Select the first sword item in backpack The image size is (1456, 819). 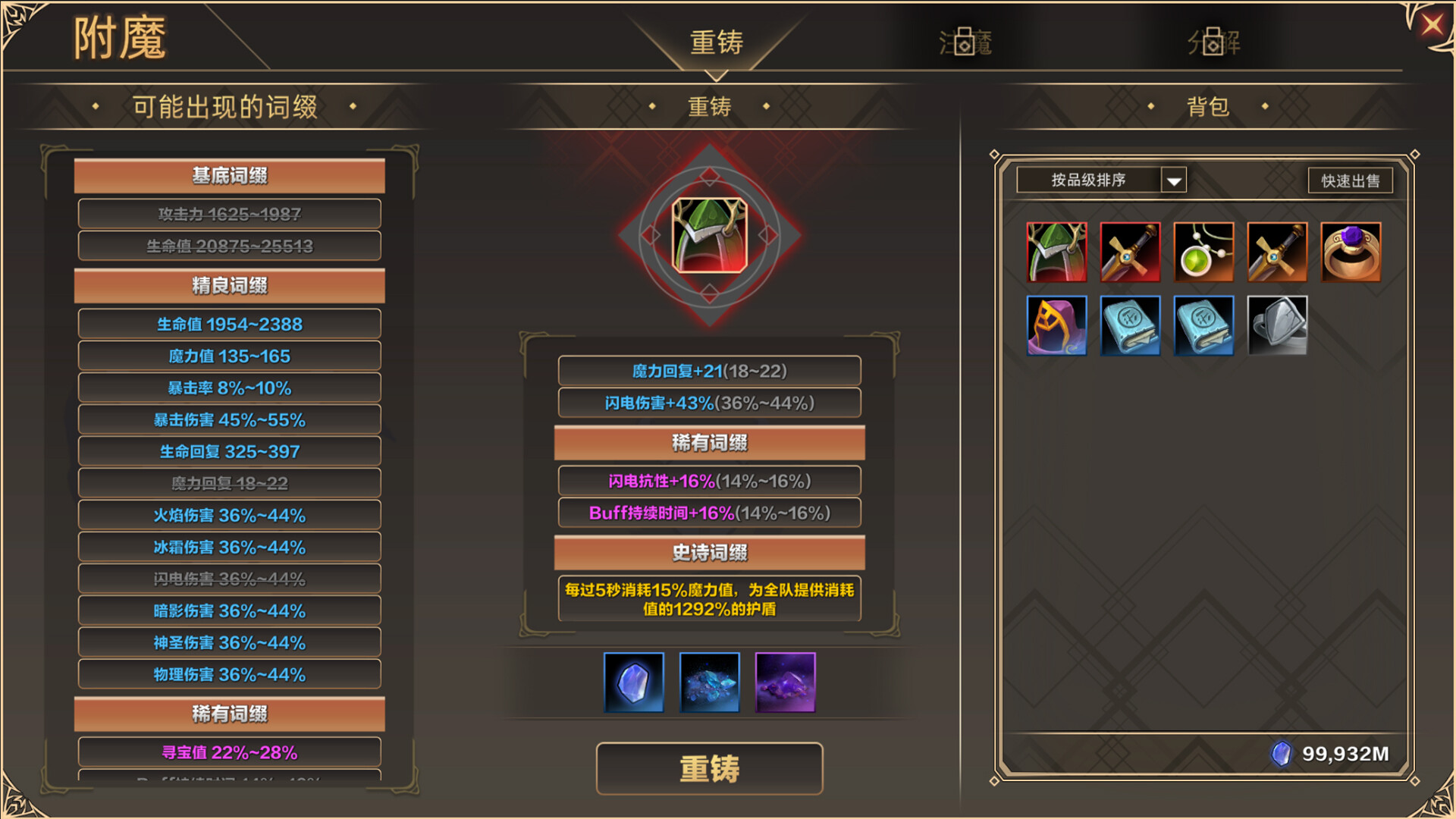tap(1131, 251)
